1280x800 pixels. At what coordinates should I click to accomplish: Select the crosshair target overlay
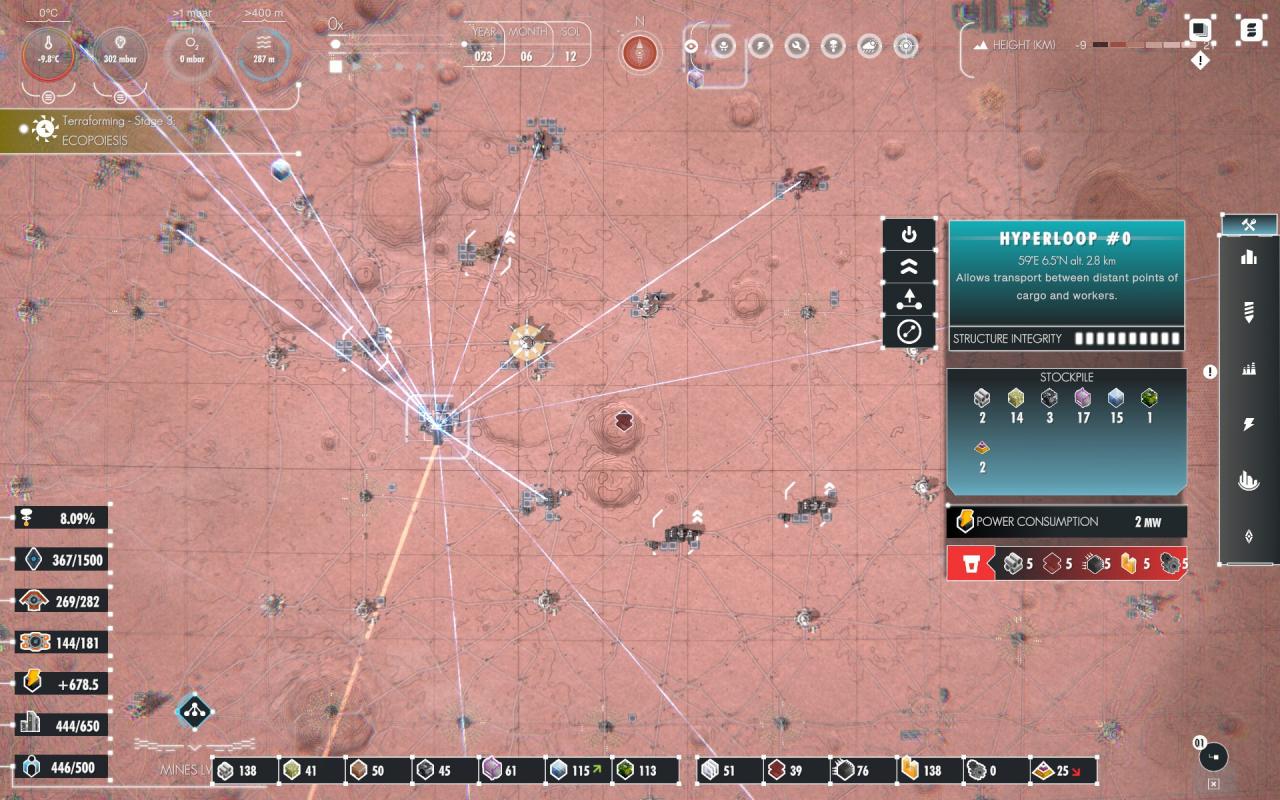click(x=906, y=46)
